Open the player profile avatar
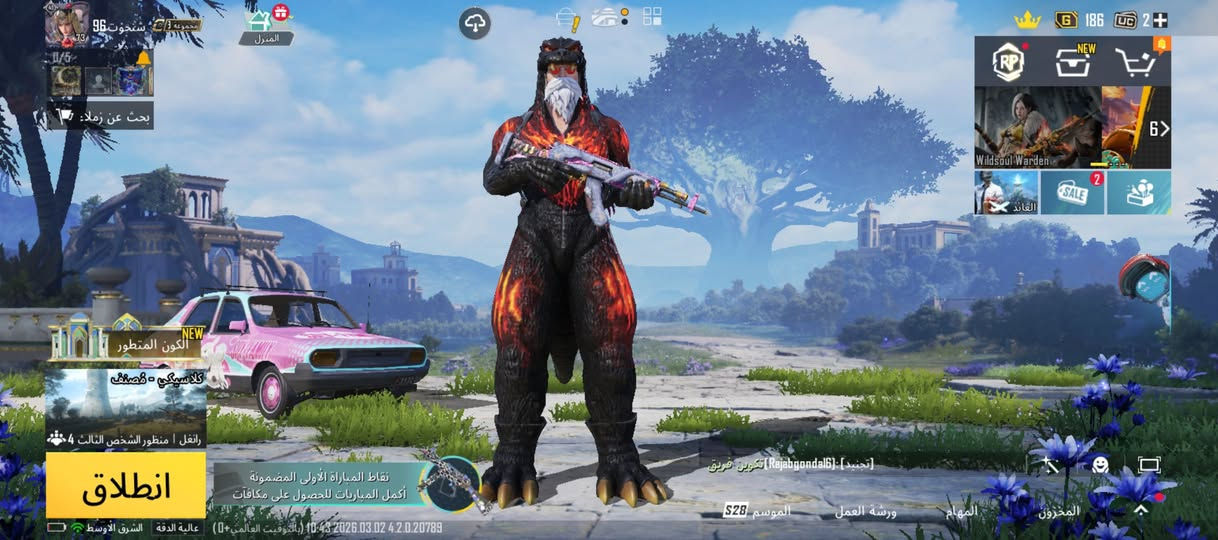This screenshot has width=1218, height=540. tap(67, 24)
